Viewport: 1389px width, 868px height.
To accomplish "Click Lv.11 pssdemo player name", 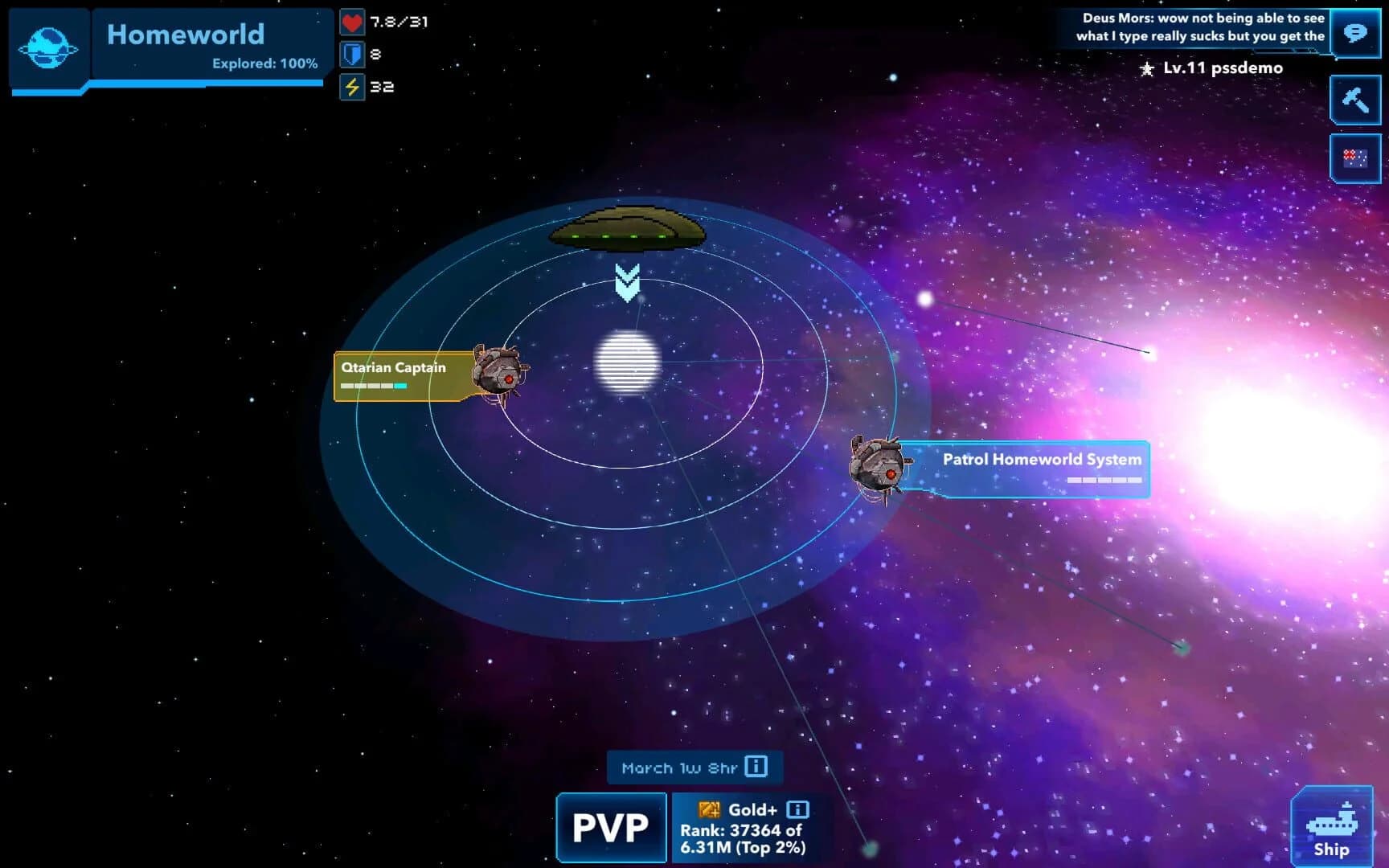I will click(x=1220, y=69).
